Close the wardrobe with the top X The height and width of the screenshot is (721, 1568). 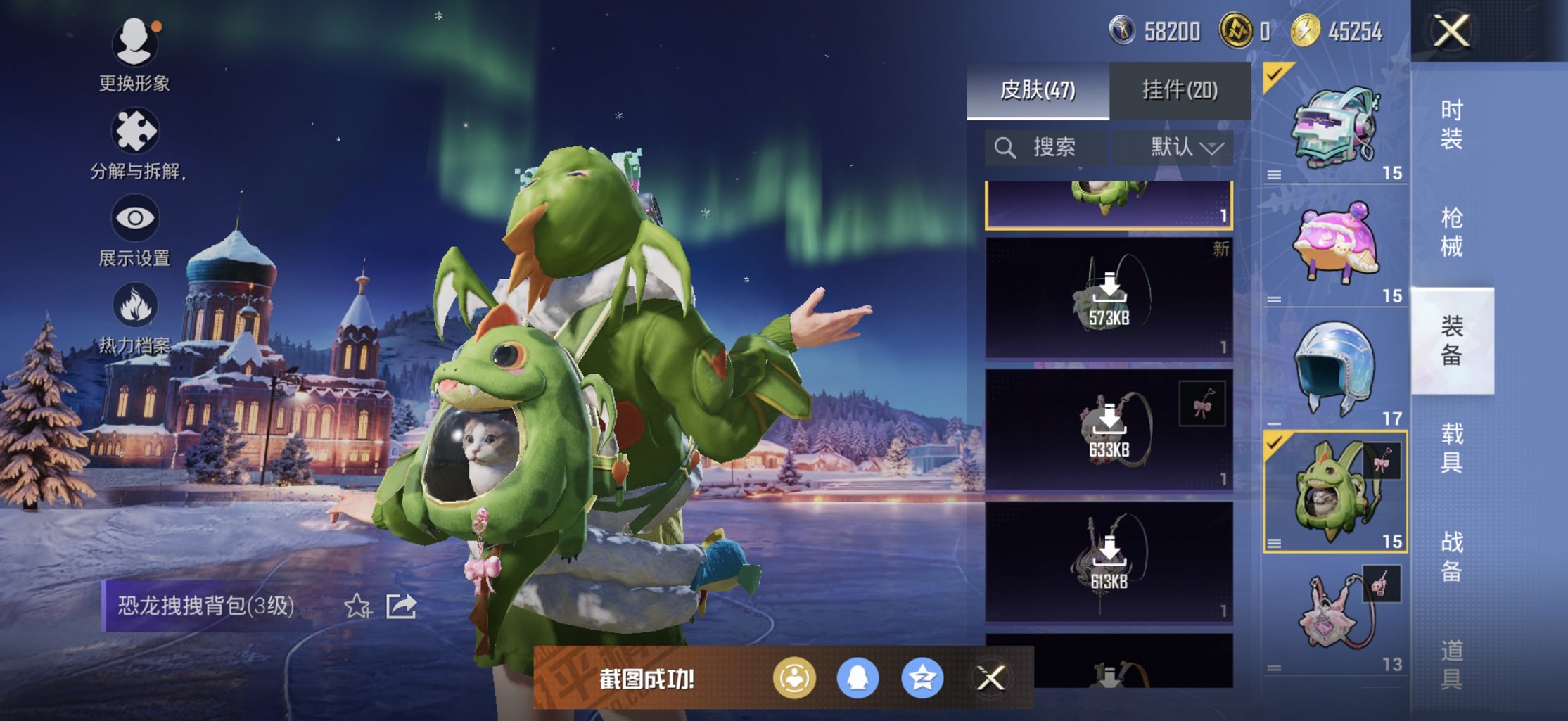(1451, 32)
